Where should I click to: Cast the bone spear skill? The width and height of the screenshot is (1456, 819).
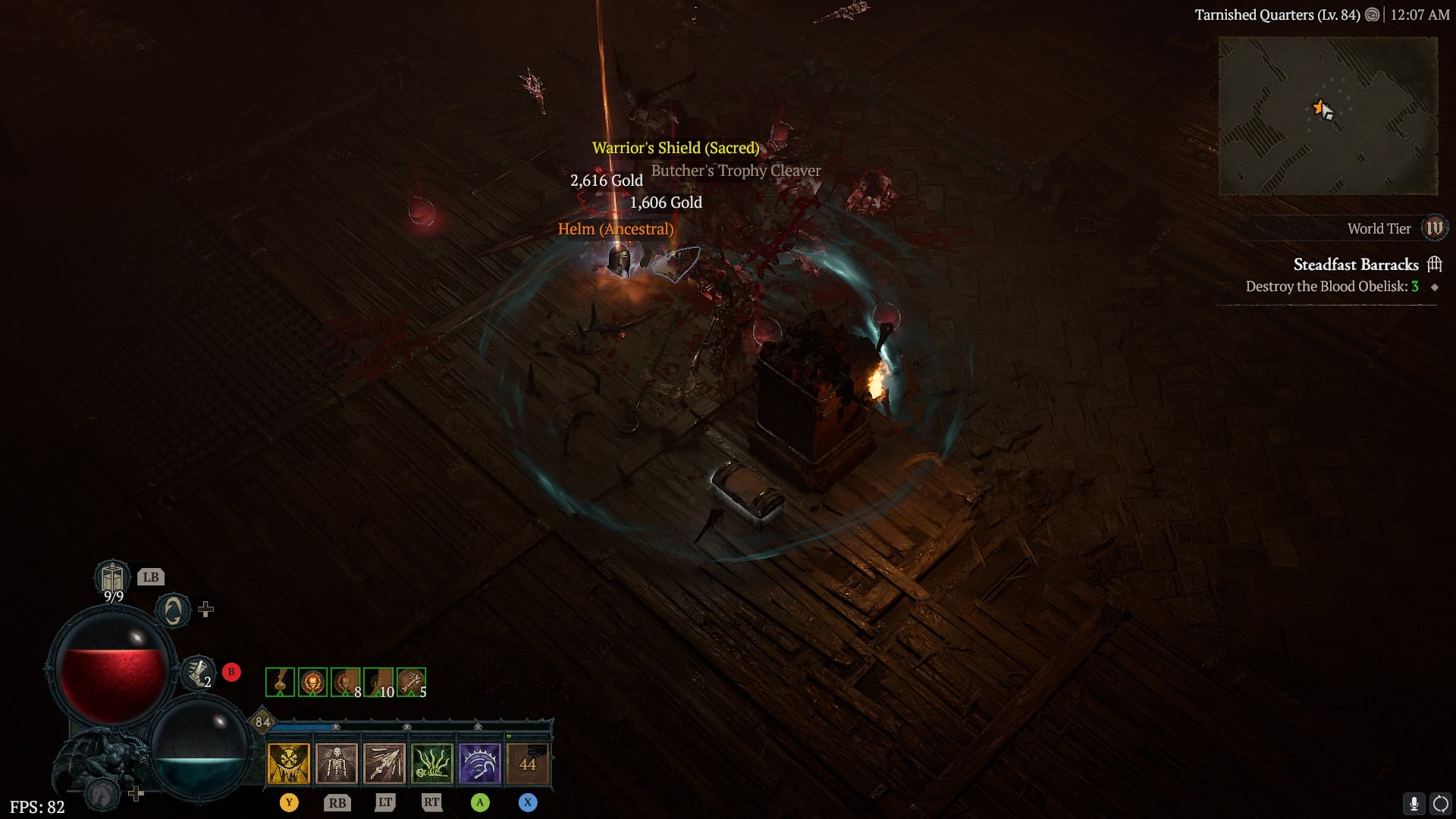pyautogui.click(x=384, y=763)
